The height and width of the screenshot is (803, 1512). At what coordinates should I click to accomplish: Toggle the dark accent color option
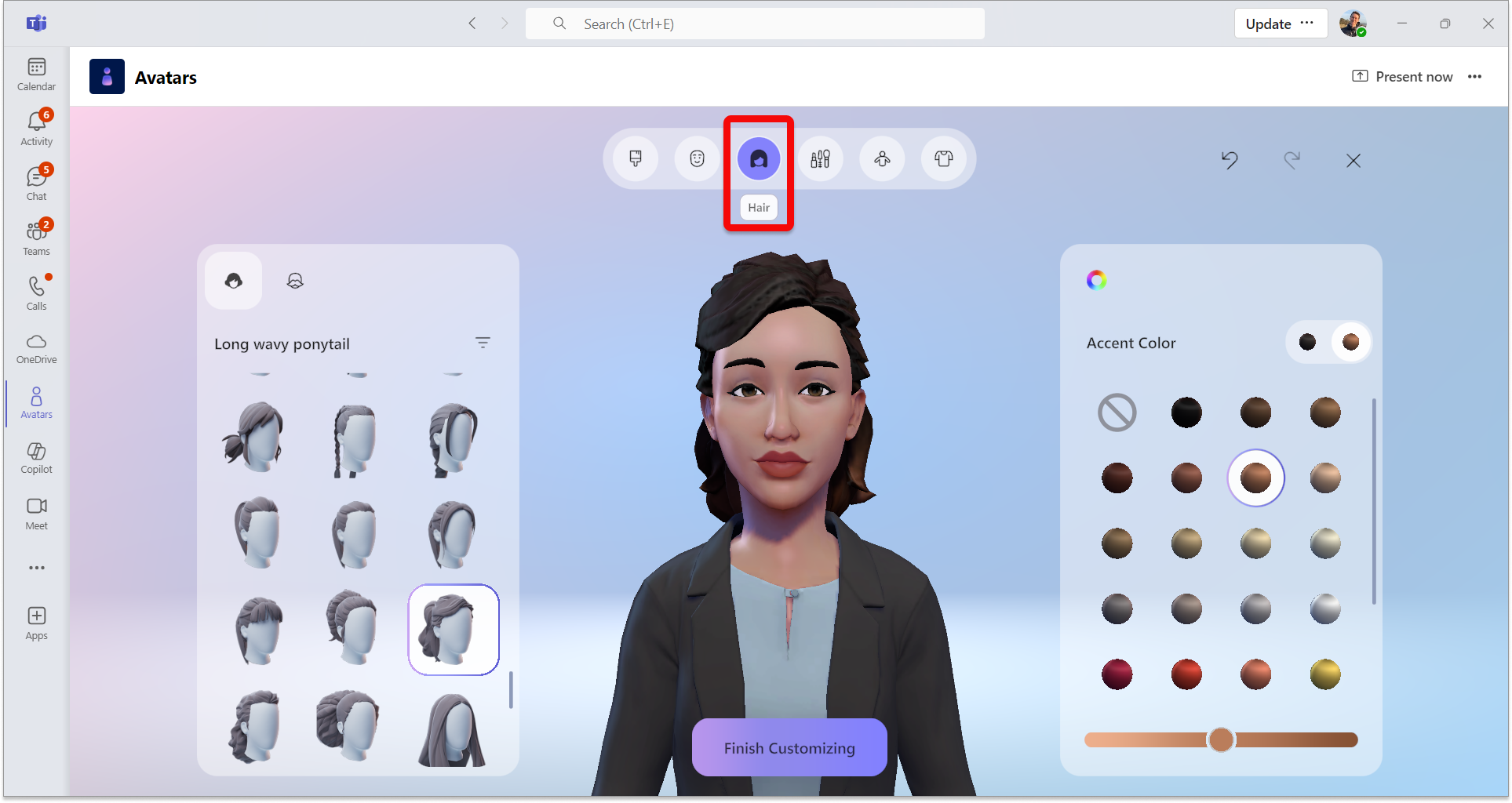[1307, 341]
